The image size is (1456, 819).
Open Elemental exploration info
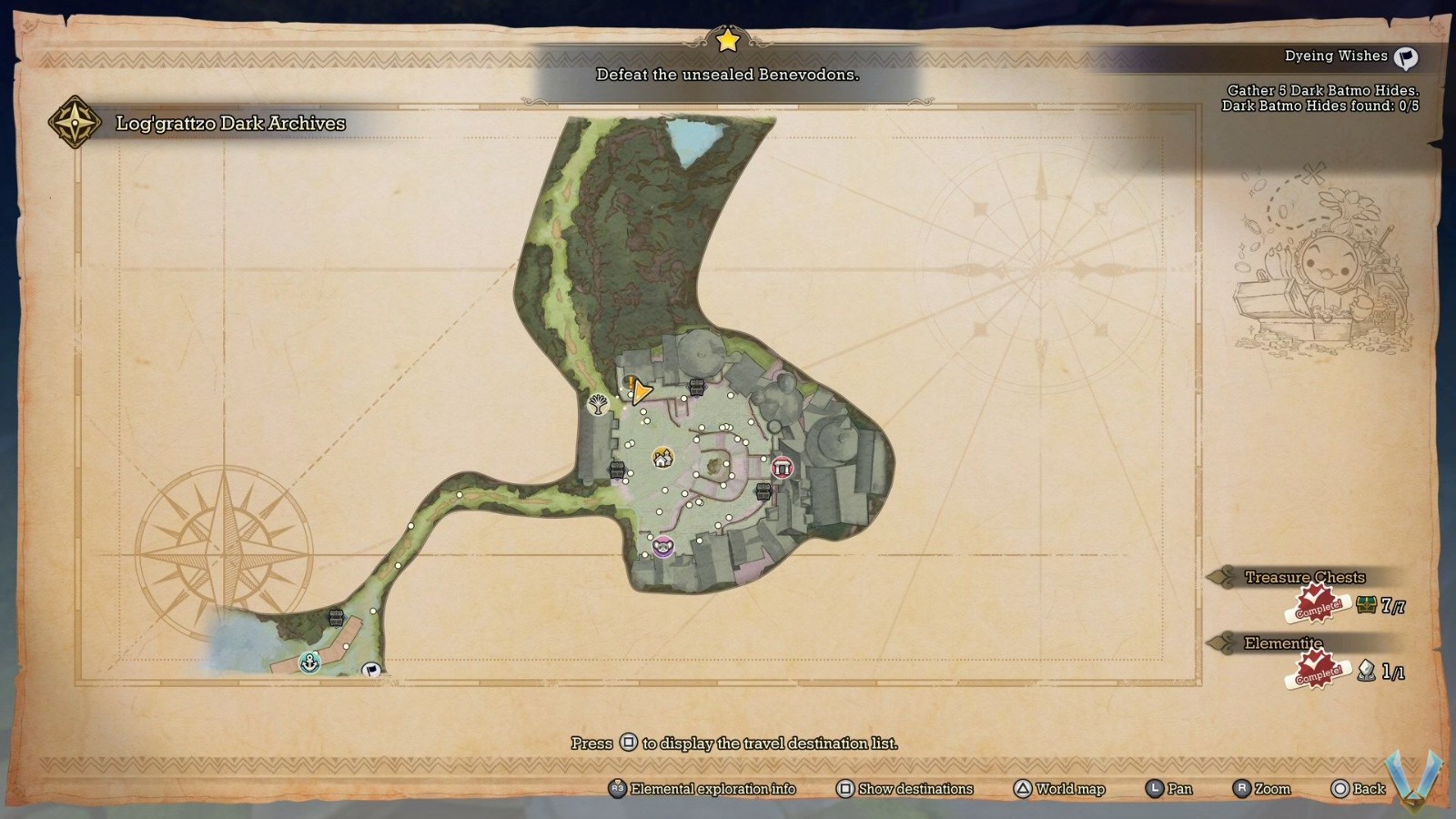pos(703,789)
